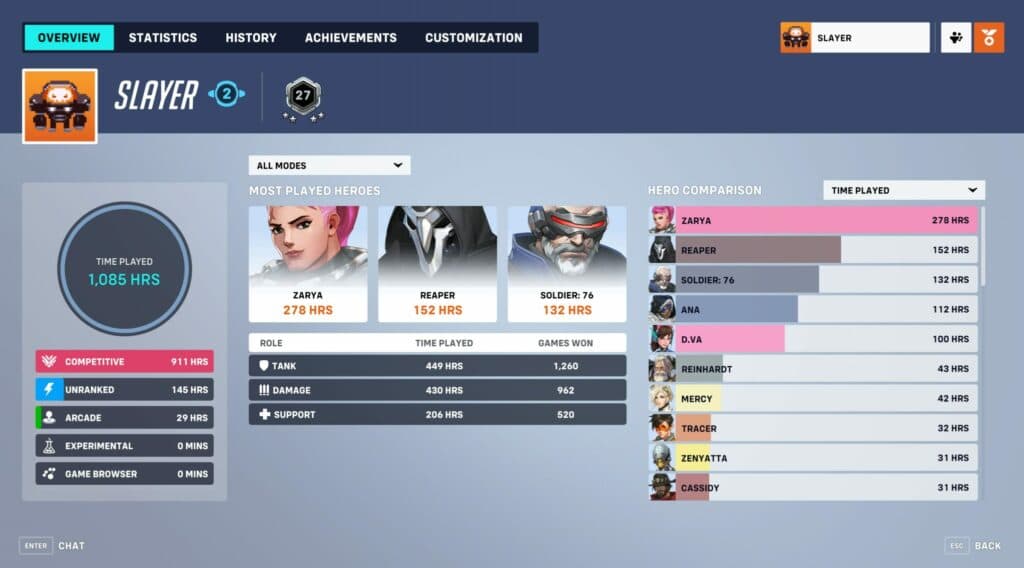
Task: Select the D.Va hero comparison bar
Action: coord(813,339)
